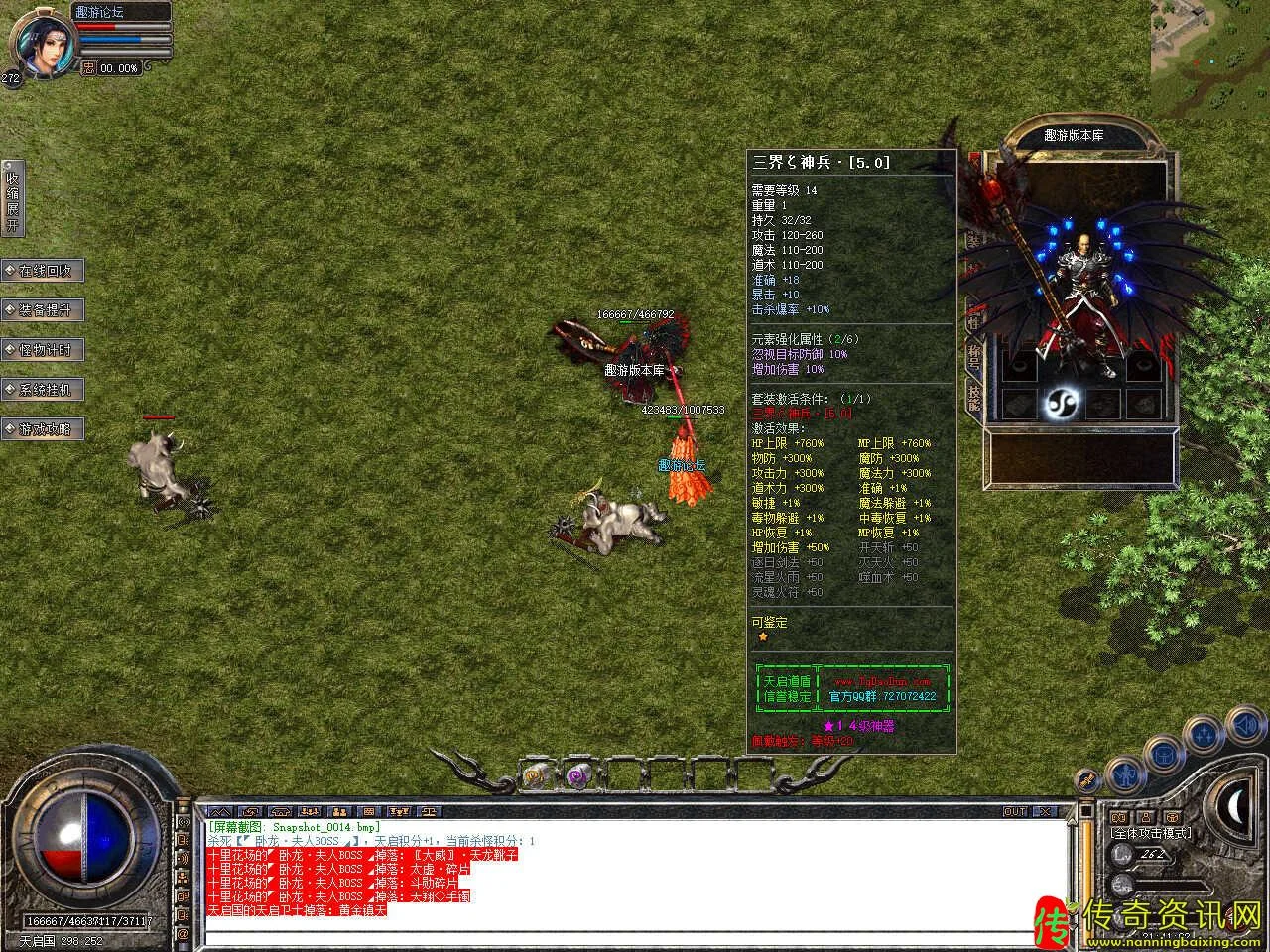This screenshot has width=1270, height=952.
Task: Click the chat window OUT button
Action: coord(1015,811)
